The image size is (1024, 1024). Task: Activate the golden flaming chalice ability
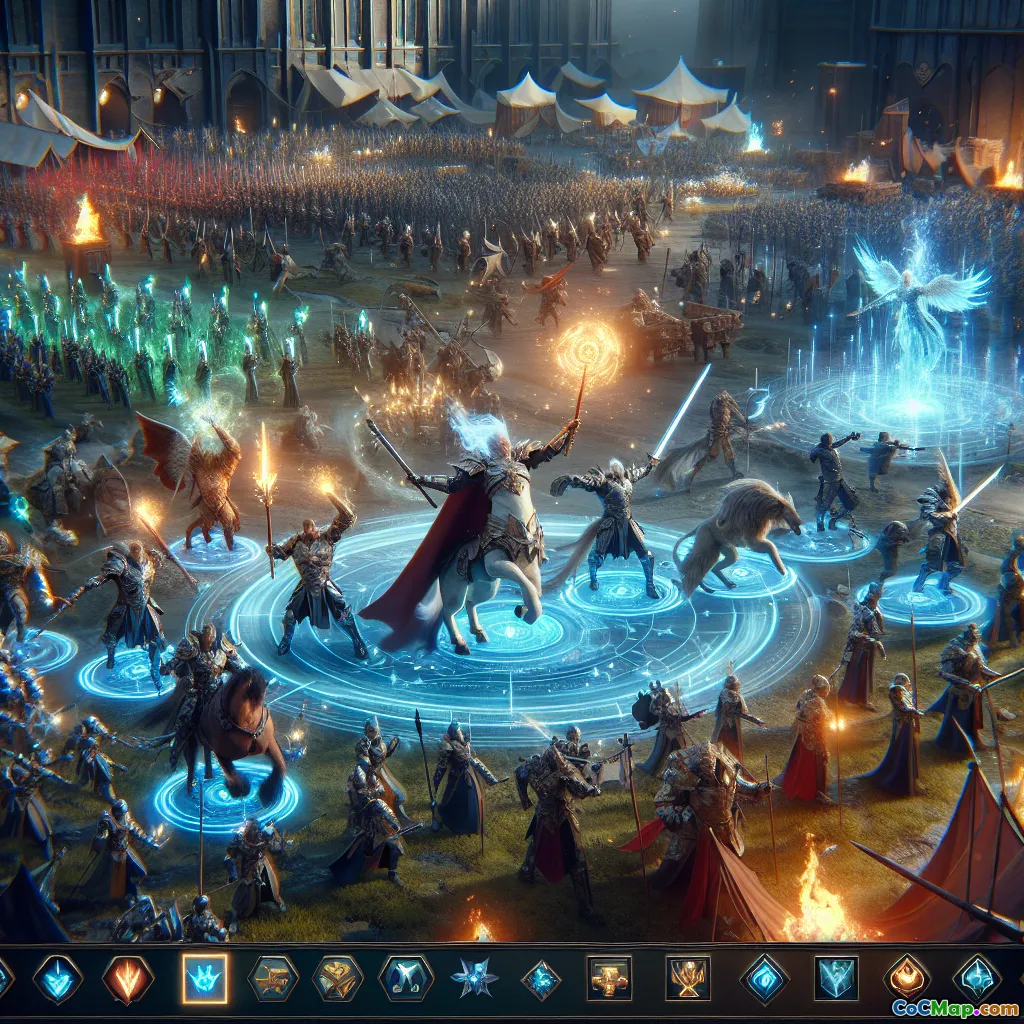[x=688, y=978]
